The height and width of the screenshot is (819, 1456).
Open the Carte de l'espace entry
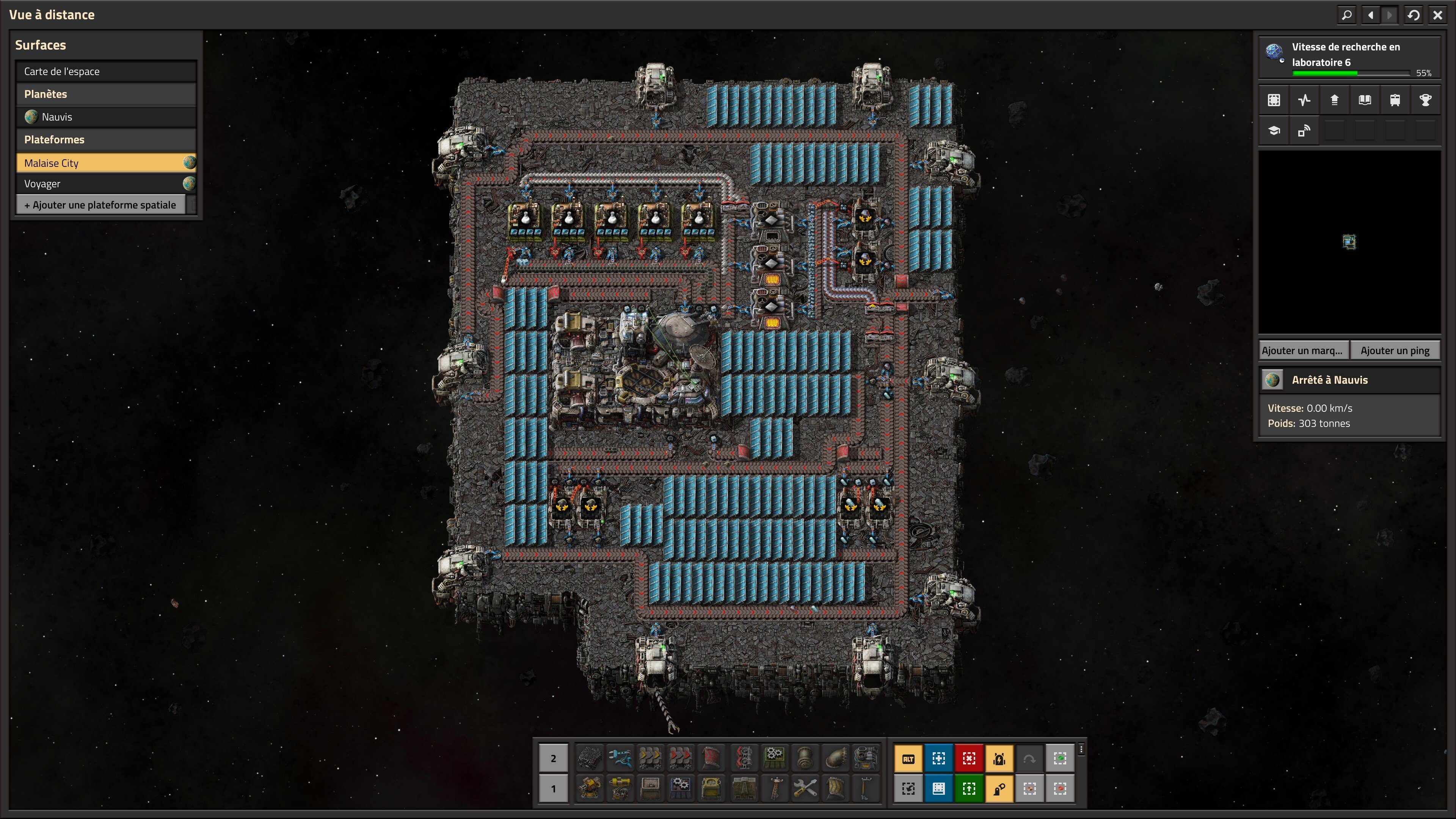[106, 71]
